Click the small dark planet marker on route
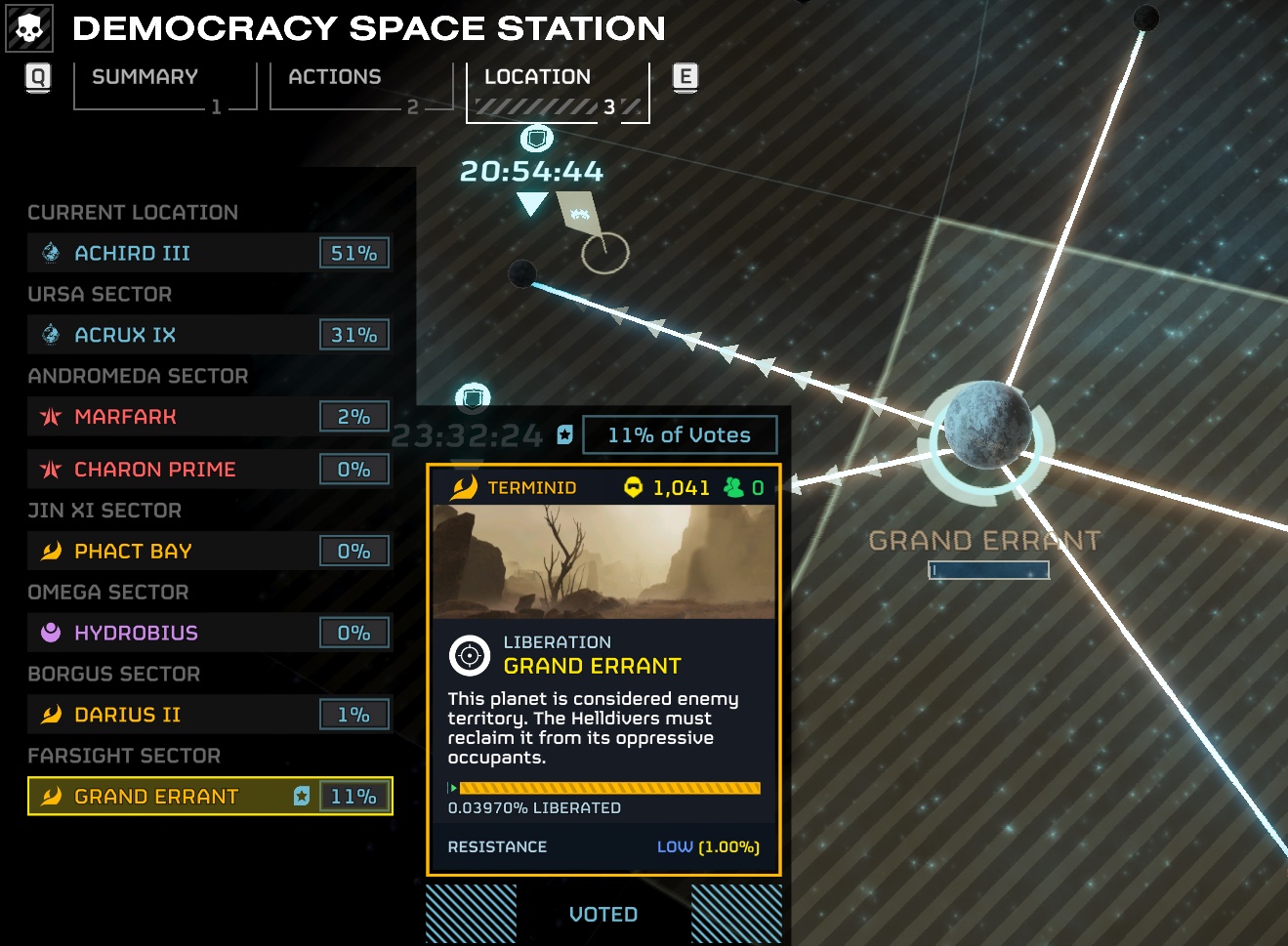The width and height of the screenshot is (1288, 946). 522,273
